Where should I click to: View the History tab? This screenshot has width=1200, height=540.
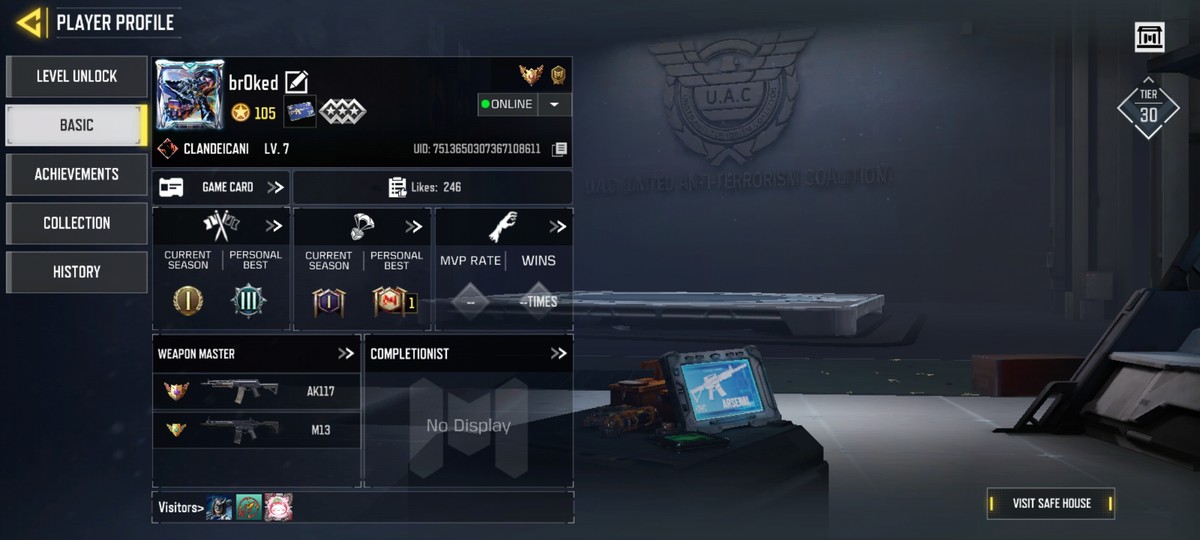click(x=77, y=272)
